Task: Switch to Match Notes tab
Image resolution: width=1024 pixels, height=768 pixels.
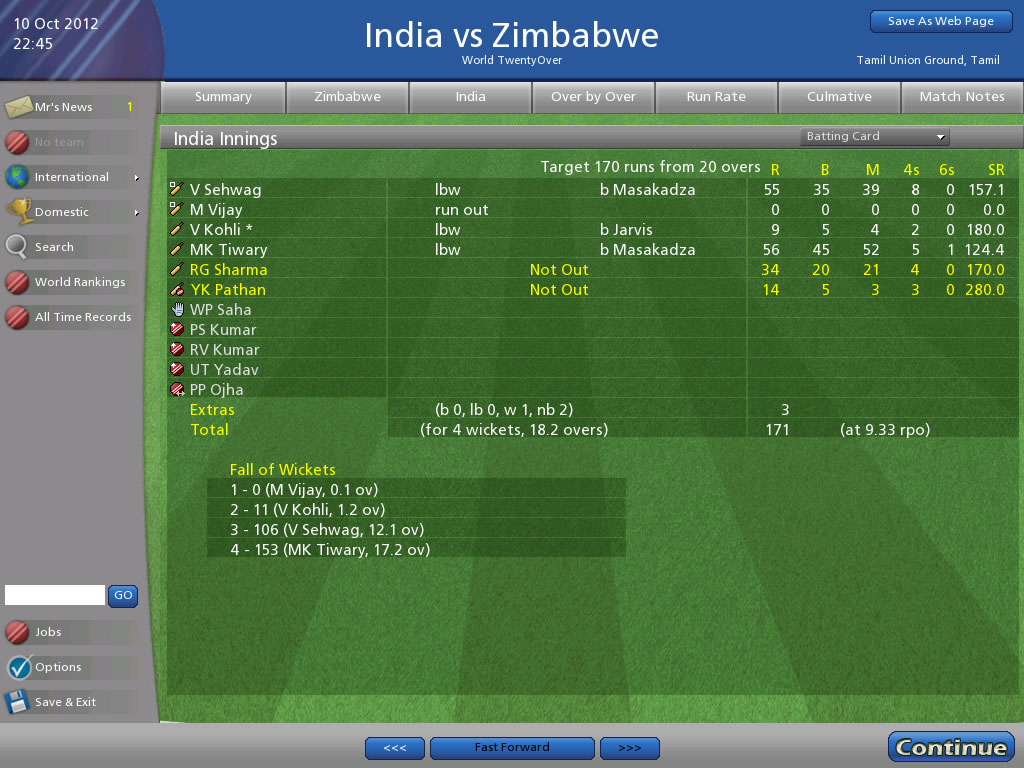Action: tap(961, 97)
